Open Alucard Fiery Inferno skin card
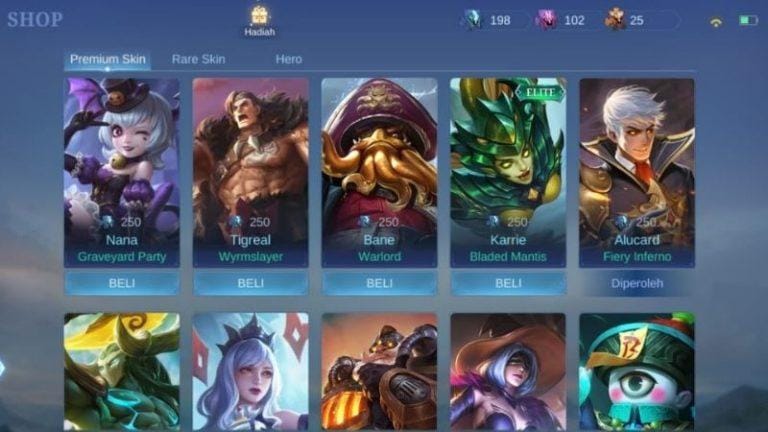 point(637,172)
